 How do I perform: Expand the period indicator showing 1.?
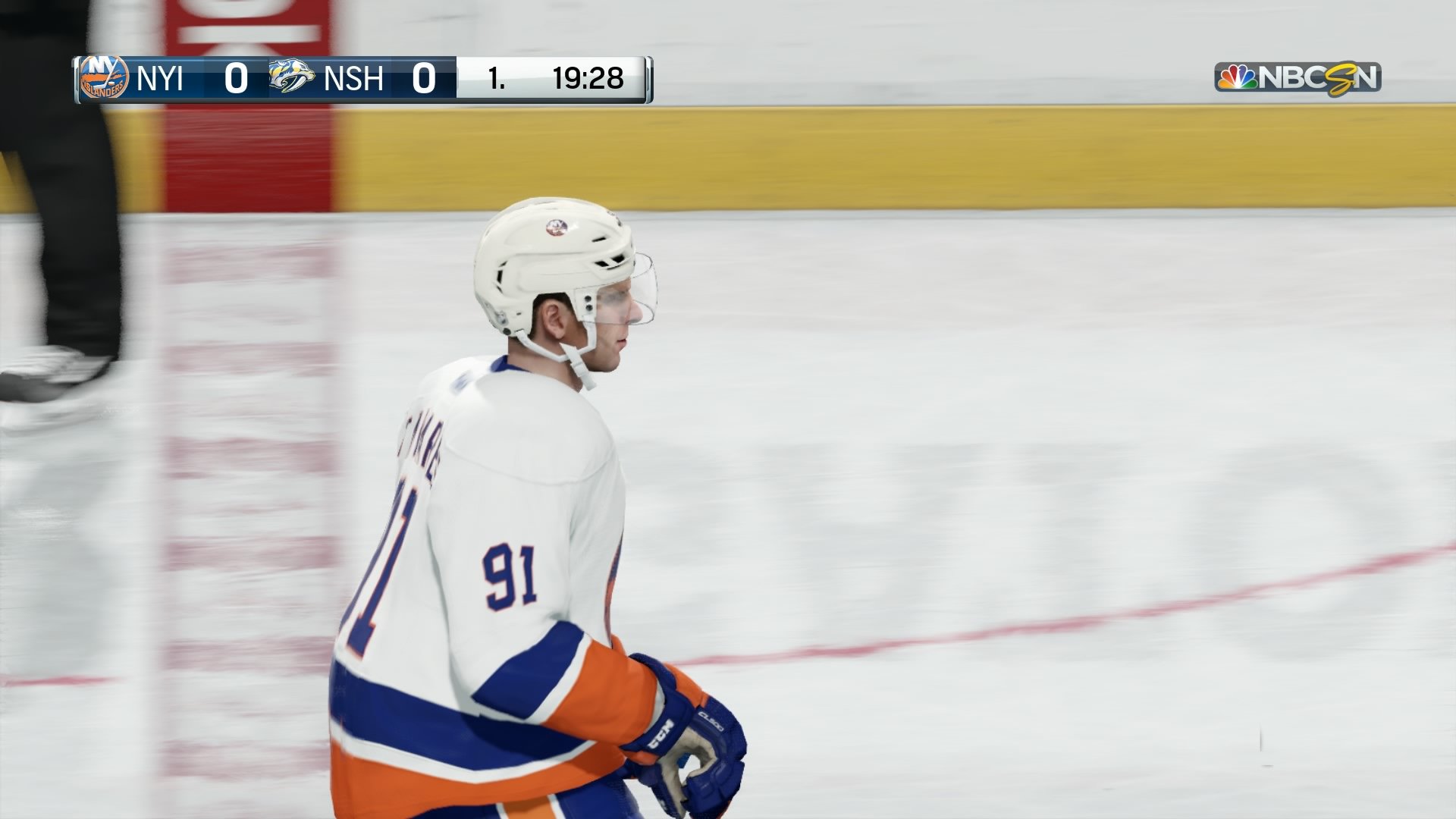497,78
